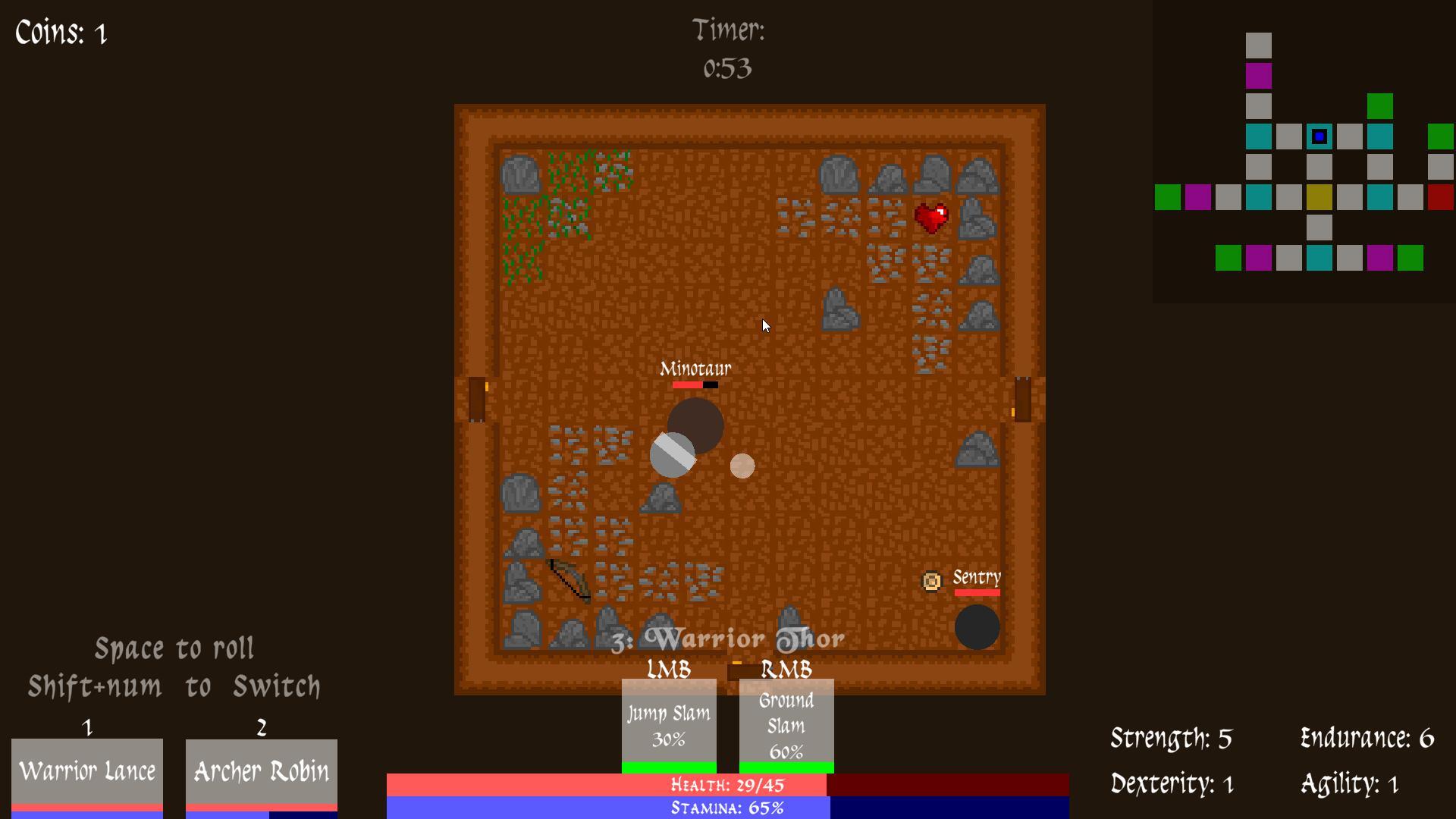This screenshot has width=1456, height=819.
Task: Click the heart pickup in the arena
Action: 931,219
